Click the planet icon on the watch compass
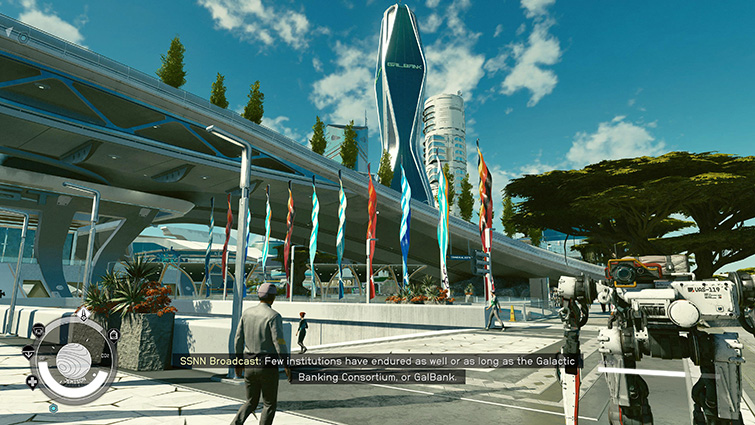 click(72, 360)
